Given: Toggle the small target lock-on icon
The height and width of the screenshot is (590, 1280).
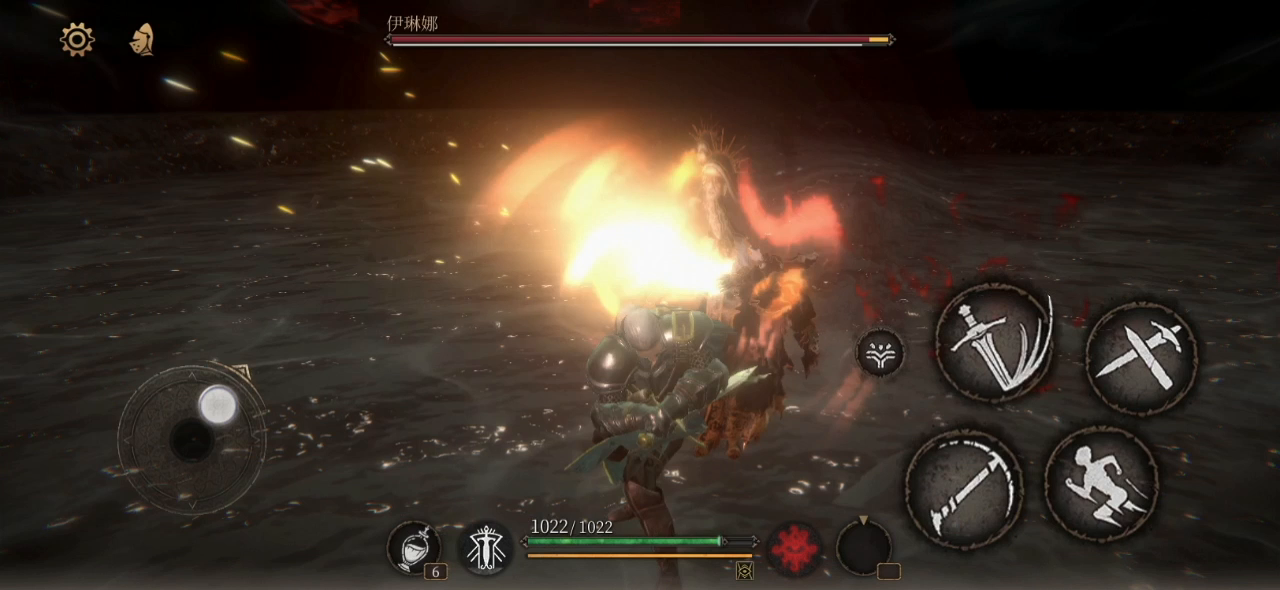Looking at the screenshot, I should (x=880, y=353).
